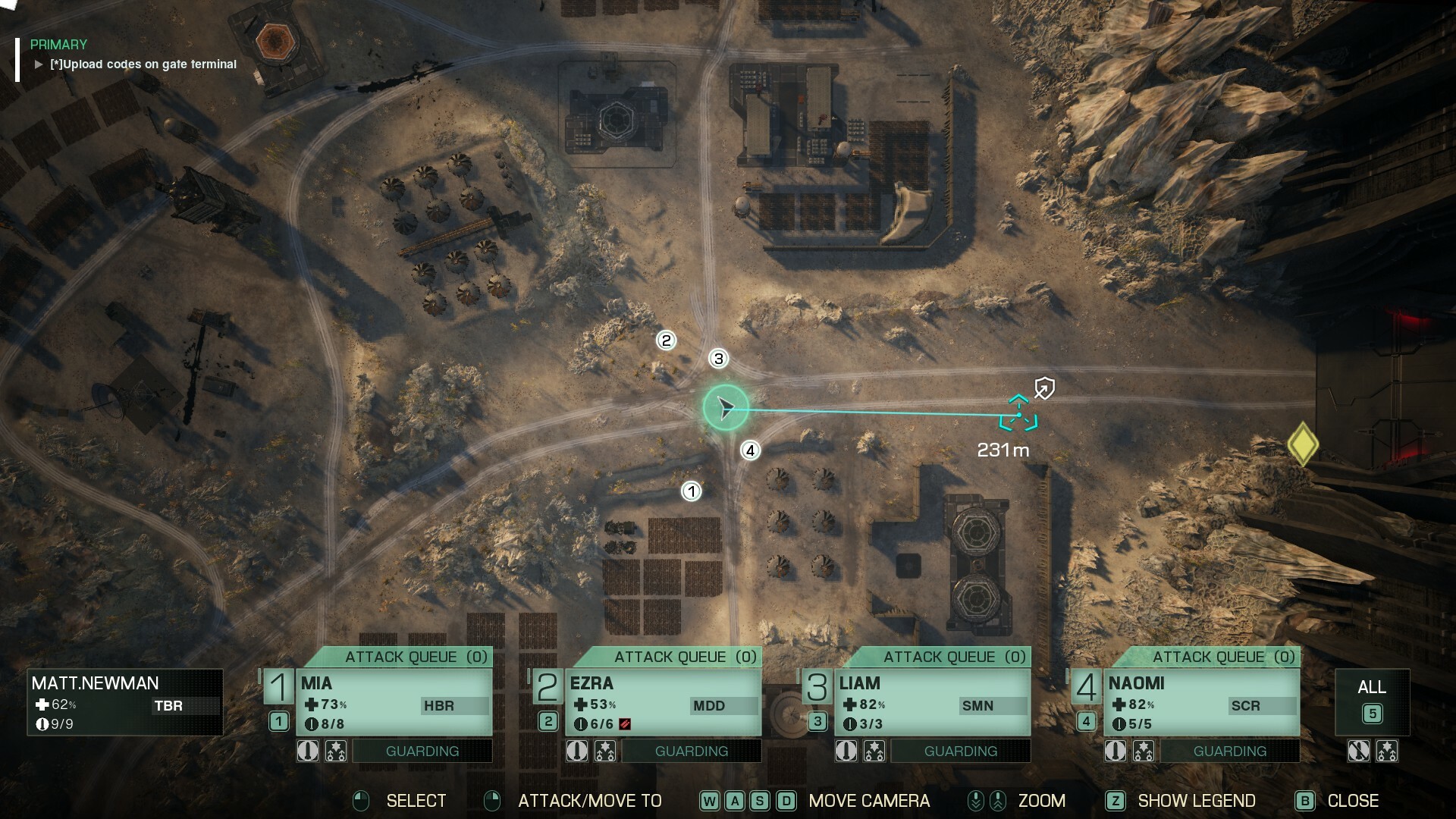Select Mia's sword combat stance icon
Viewport: 1456px width, 819px height.
[307, 751]
